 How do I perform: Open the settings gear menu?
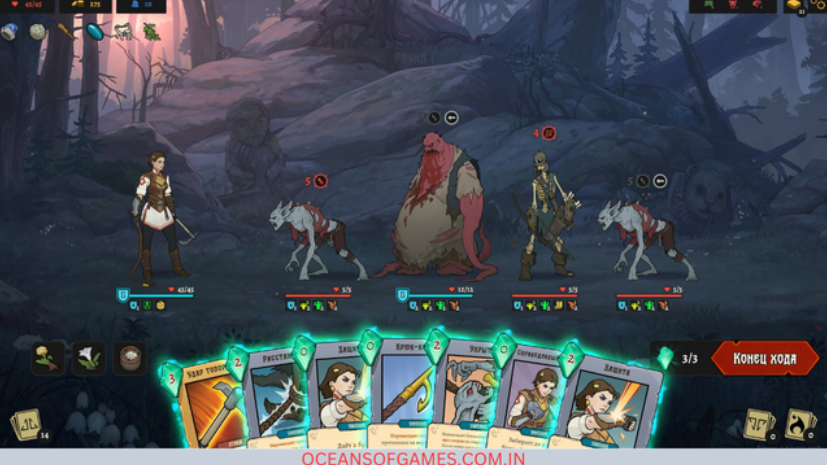(x=818, y=5)
